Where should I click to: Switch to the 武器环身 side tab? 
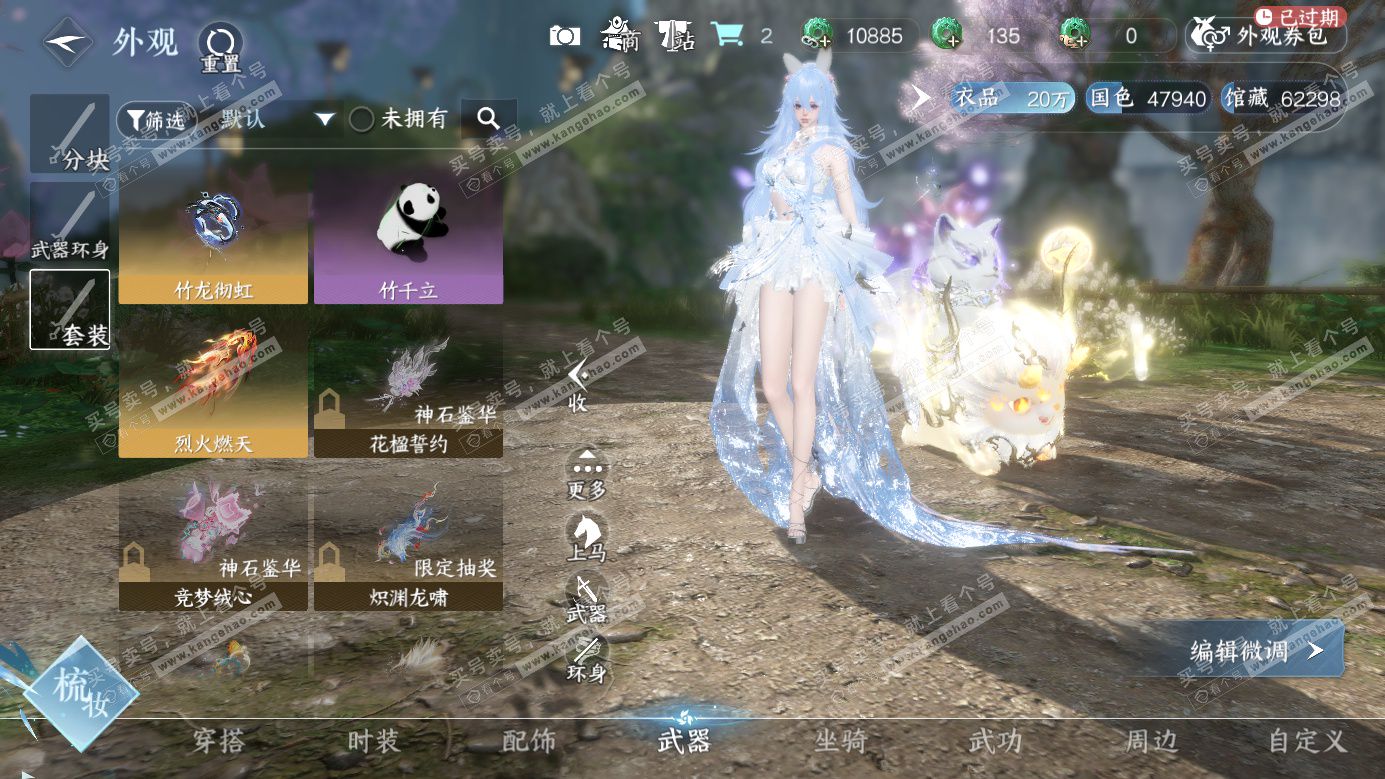pyautogui.click(x=70, y=223)
